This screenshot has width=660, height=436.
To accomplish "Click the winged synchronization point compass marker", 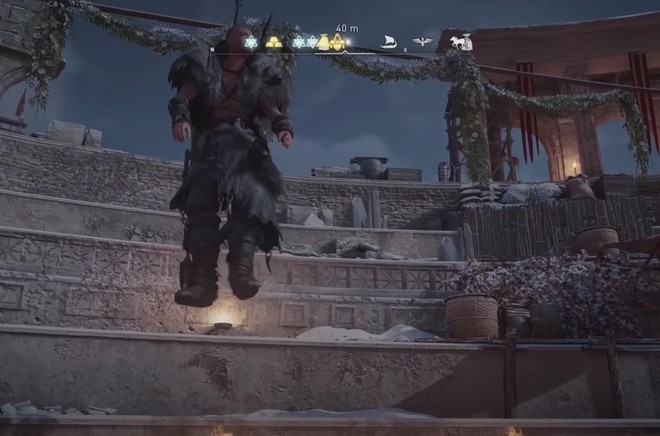I will point(422,42).
